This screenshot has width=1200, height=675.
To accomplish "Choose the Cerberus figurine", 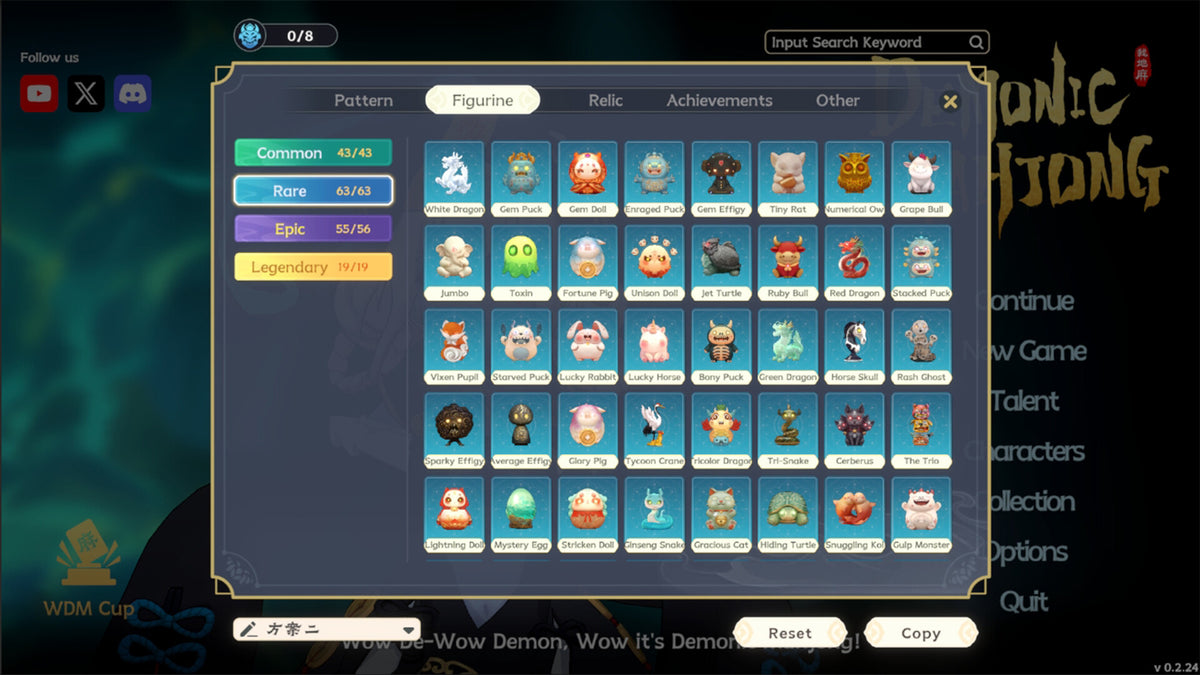I will (x=855, y=430).
